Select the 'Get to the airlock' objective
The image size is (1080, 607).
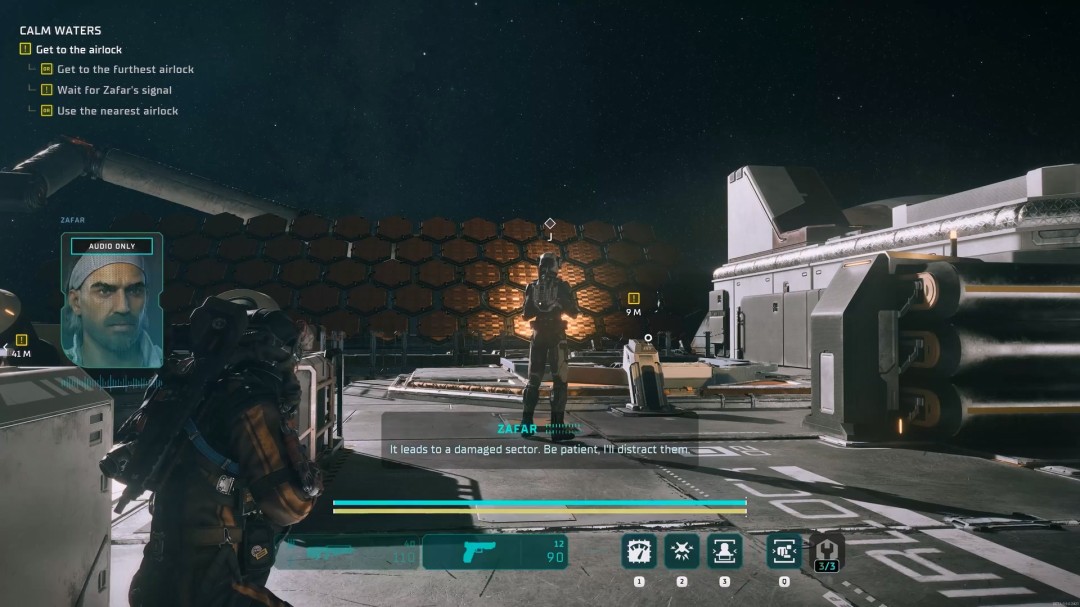78,49
